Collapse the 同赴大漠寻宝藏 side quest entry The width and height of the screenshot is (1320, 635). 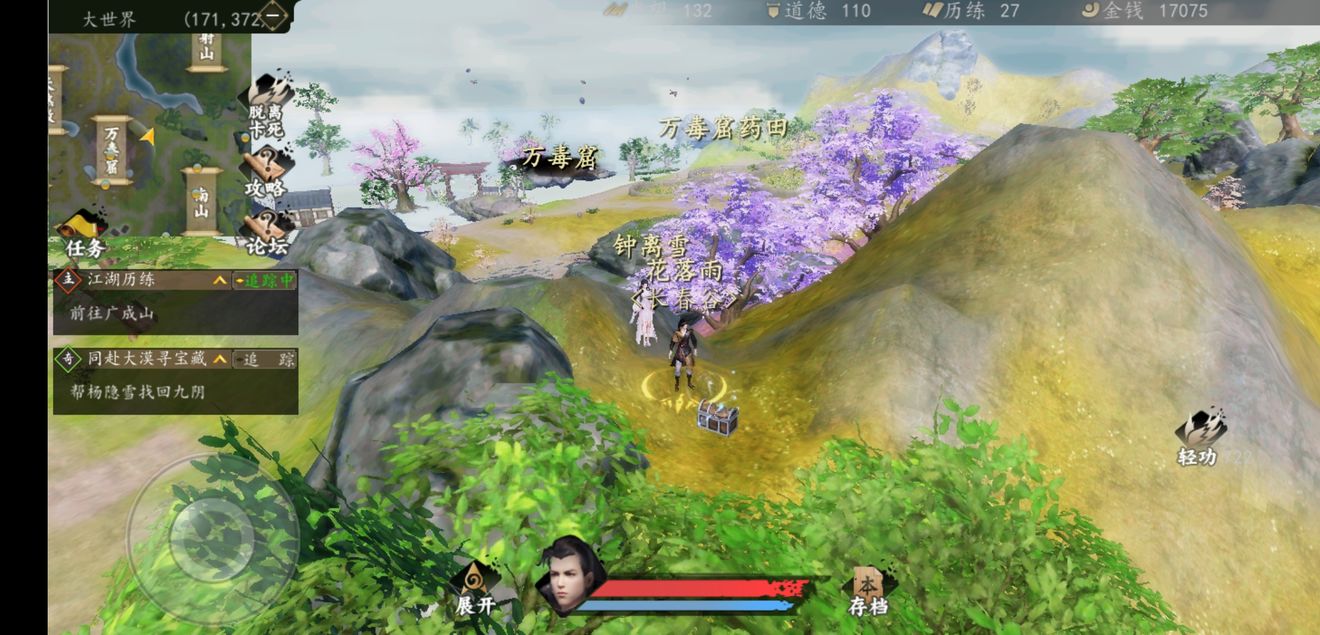tap(220, 359)
